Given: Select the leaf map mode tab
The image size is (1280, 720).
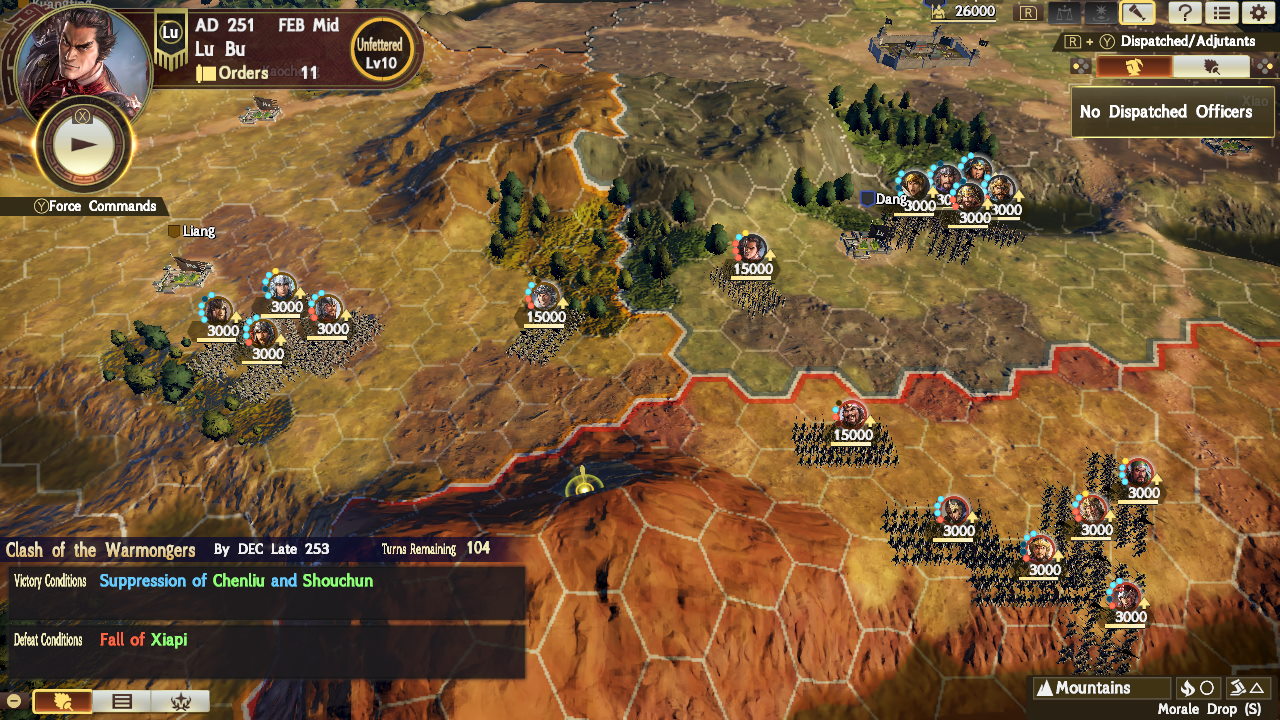Looking at the screenshot, I should (x=61, y=700).
